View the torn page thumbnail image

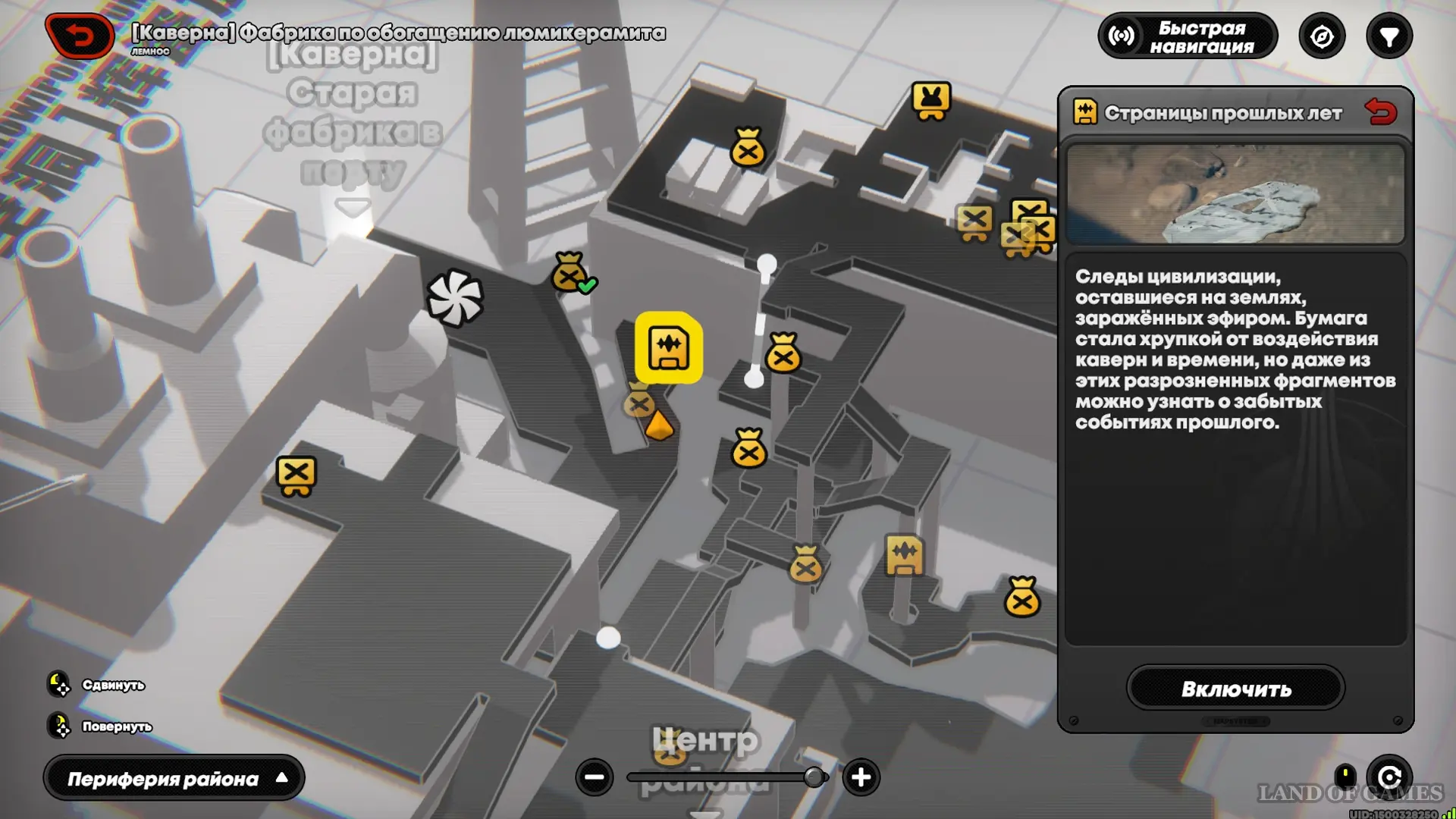(x=1235, y=194)
